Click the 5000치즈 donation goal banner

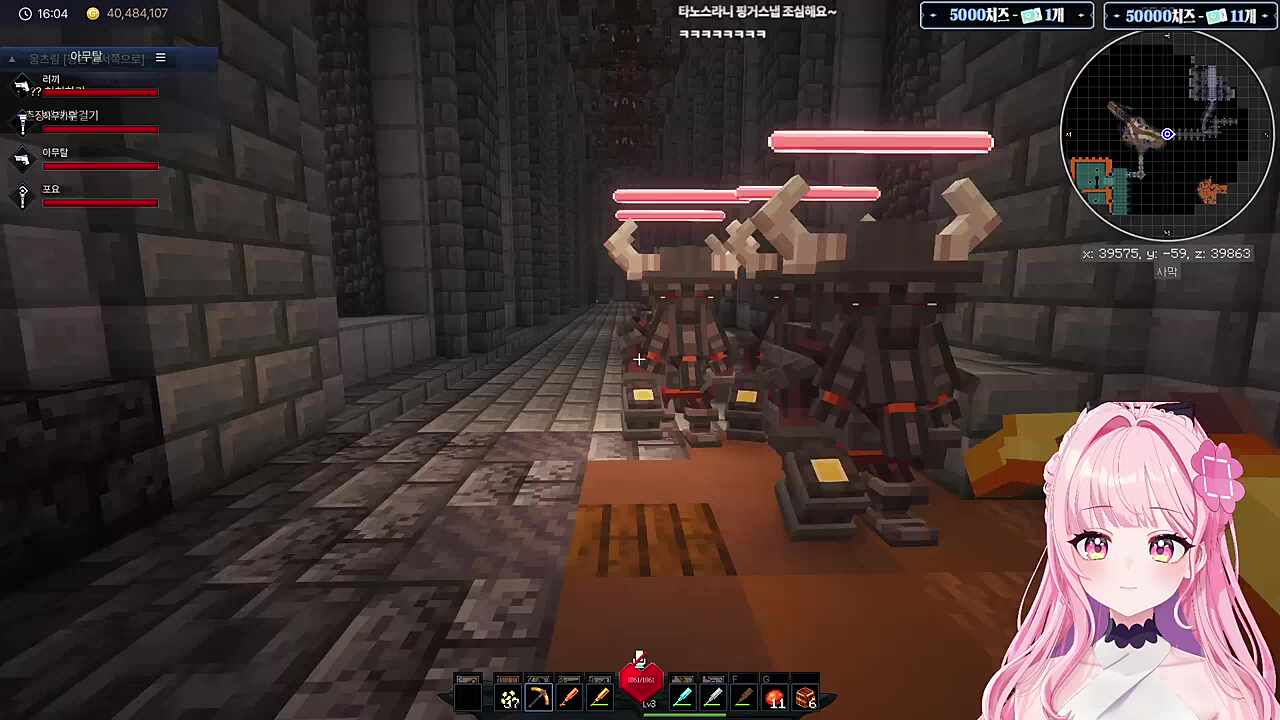click(1006, 16)
